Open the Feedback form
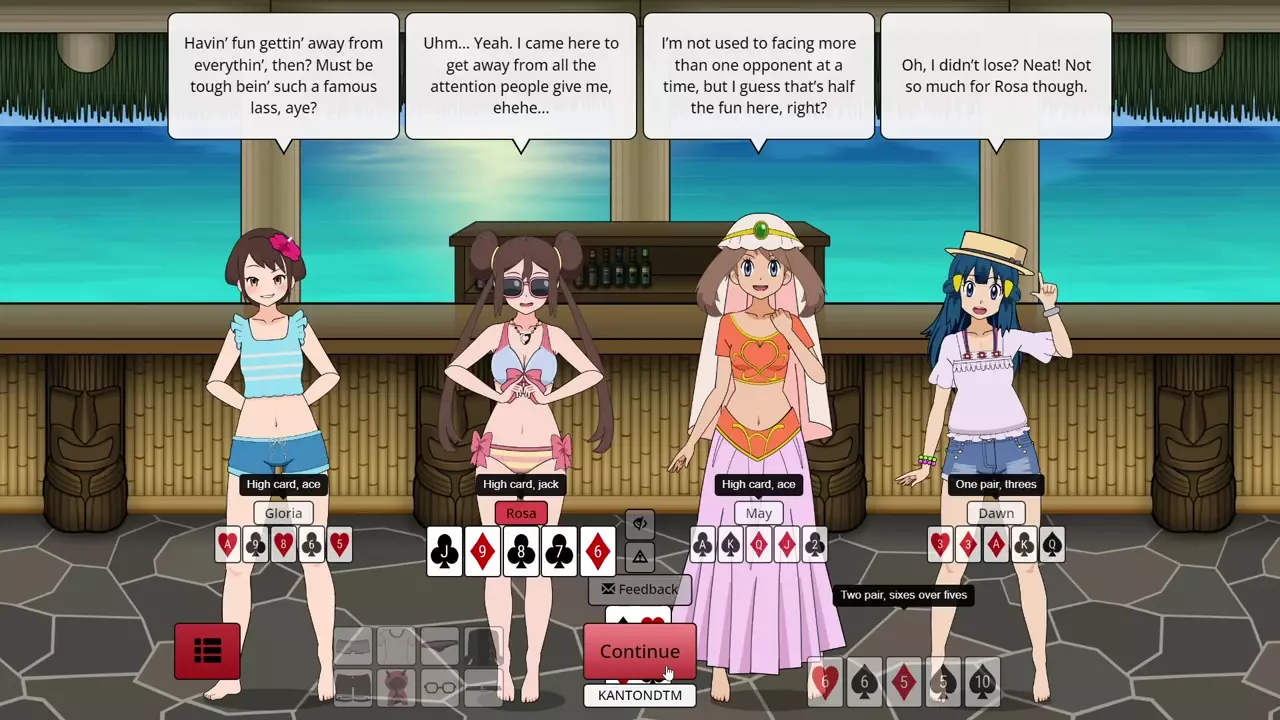Screen dimensions: 1280x720 point(639,590)
